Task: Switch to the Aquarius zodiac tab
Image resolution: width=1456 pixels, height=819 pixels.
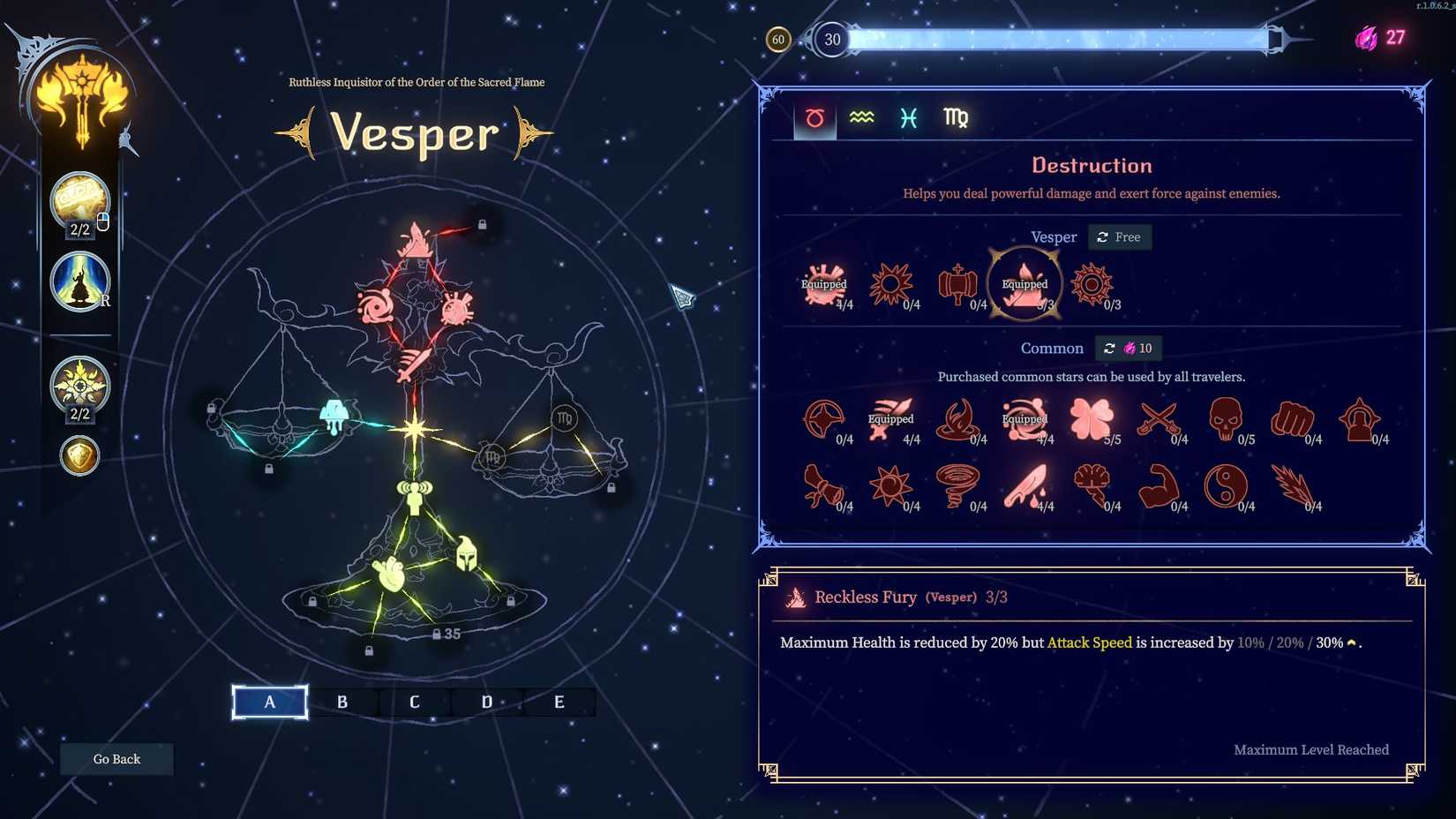Action: pos(860,116)
